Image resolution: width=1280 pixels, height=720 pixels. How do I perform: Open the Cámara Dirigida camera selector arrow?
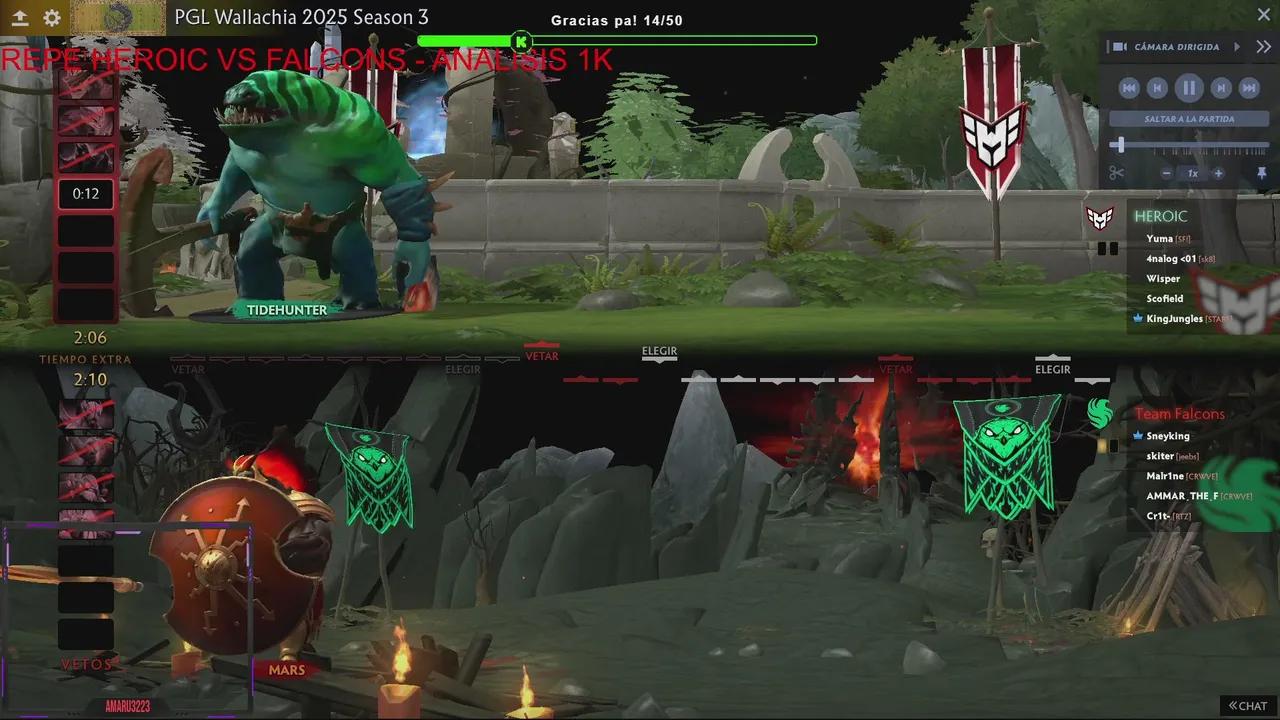coord(1236,46)
